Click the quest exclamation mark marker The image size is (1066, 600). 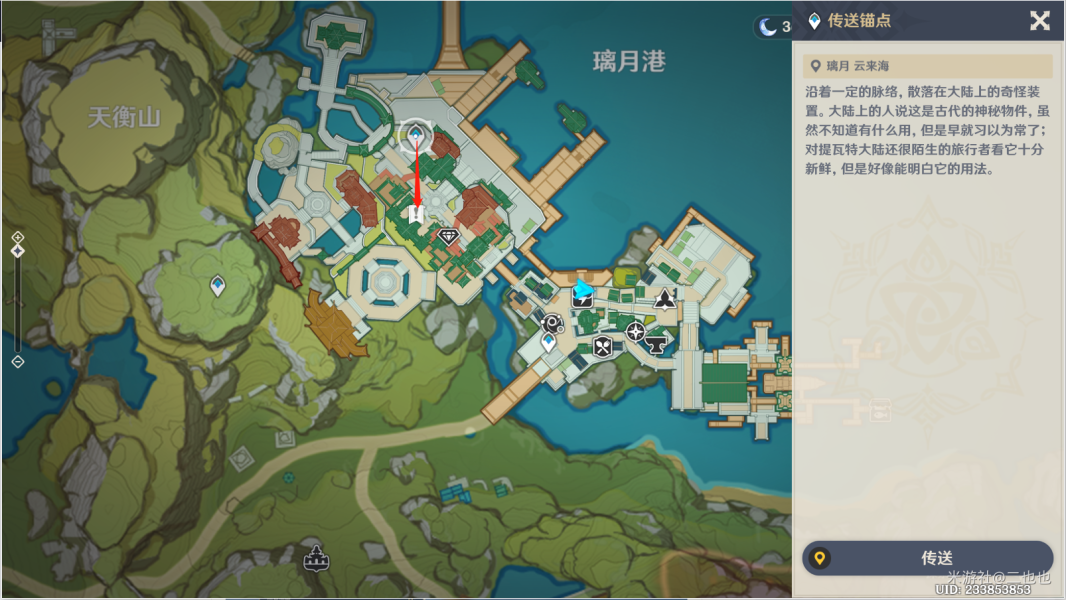pyautogui.click(x=417, y=214)
